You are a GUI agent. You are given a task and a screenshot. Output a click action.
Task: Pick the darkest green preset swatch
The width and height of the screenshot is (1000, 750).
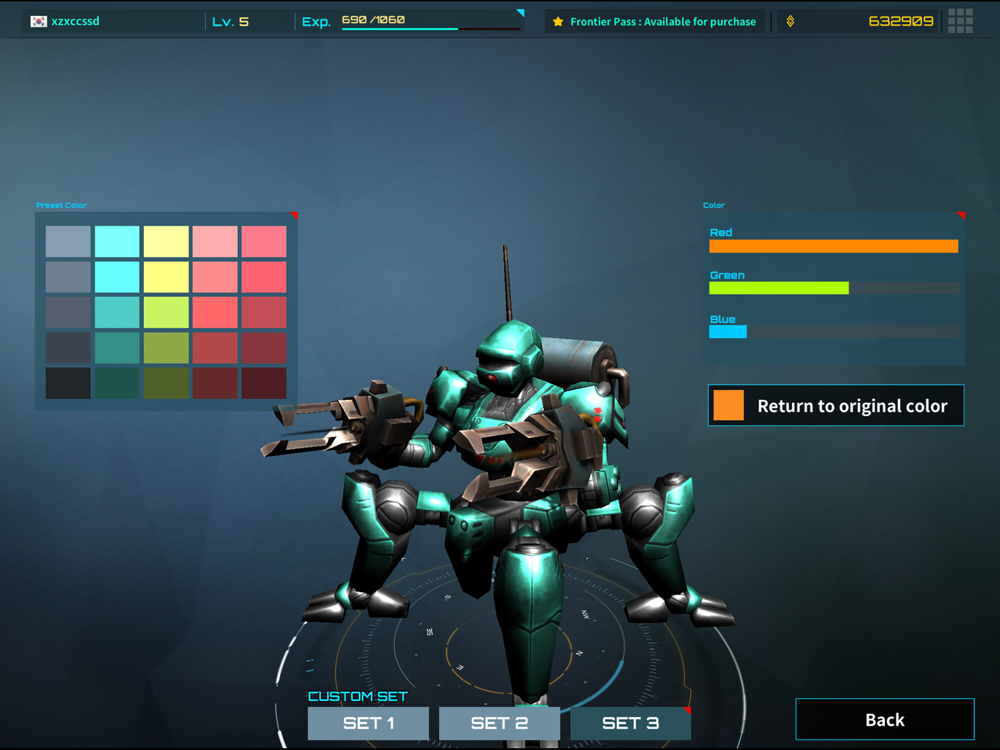[117, 383]
